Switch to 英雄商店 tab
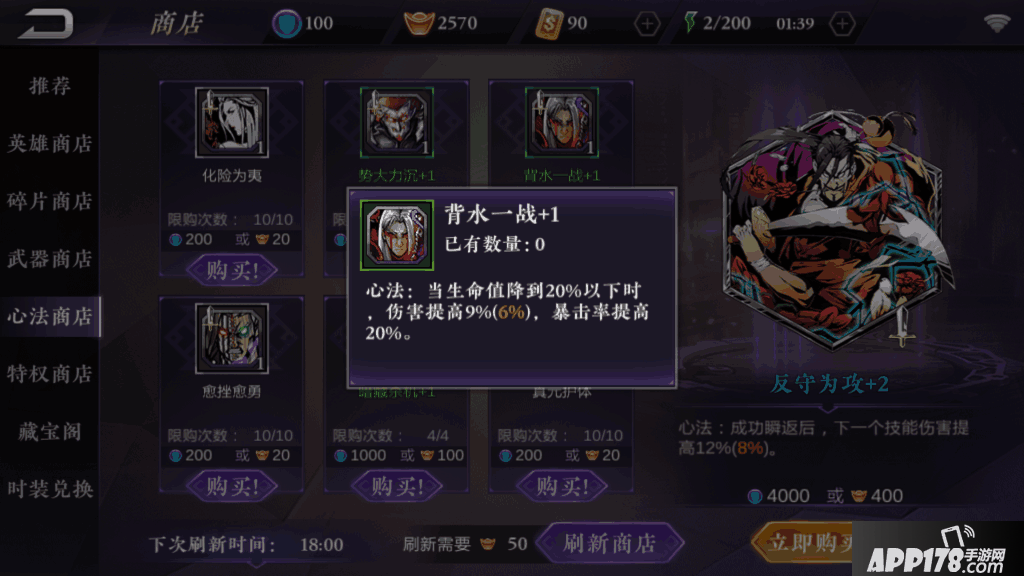1024x576 pixels. 50,143
